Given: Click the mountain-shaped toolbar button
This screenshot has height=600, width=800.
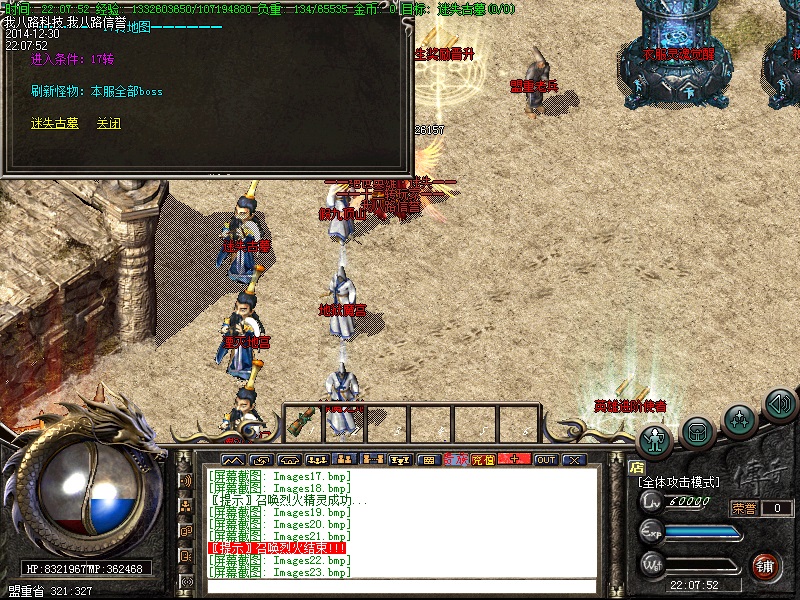Looking at the screenshot, I should click(235, 459).
